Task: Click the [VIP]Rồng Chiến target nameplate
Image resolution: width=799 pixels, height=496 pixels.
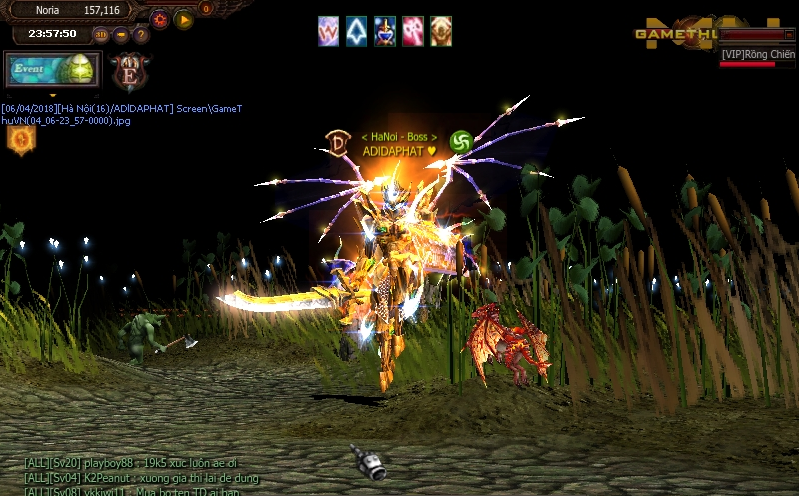Action: [x=758, y=54]
